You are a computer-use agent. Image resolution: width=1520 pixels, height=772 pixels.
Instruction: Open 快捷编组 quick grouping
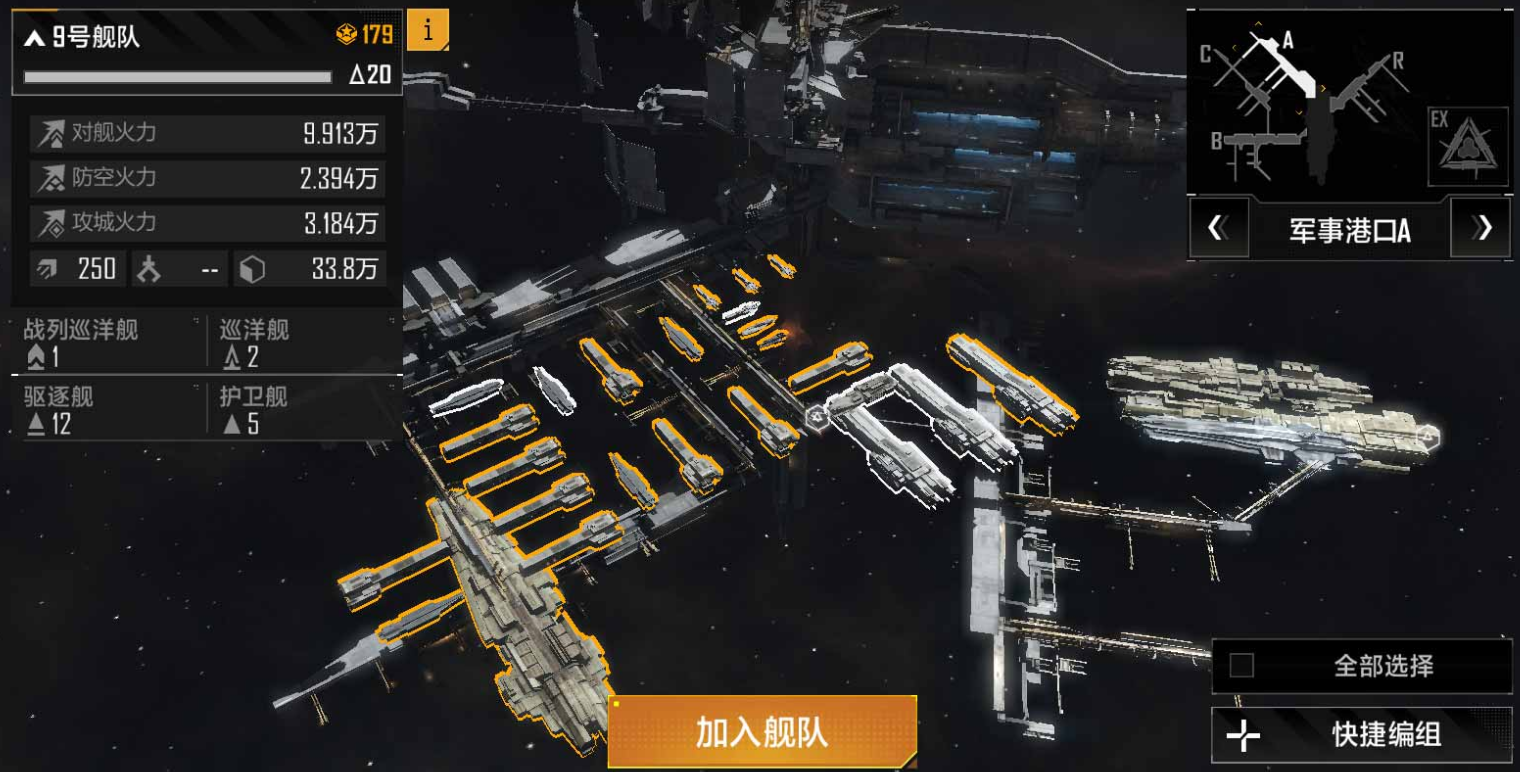pos(1361,735)
